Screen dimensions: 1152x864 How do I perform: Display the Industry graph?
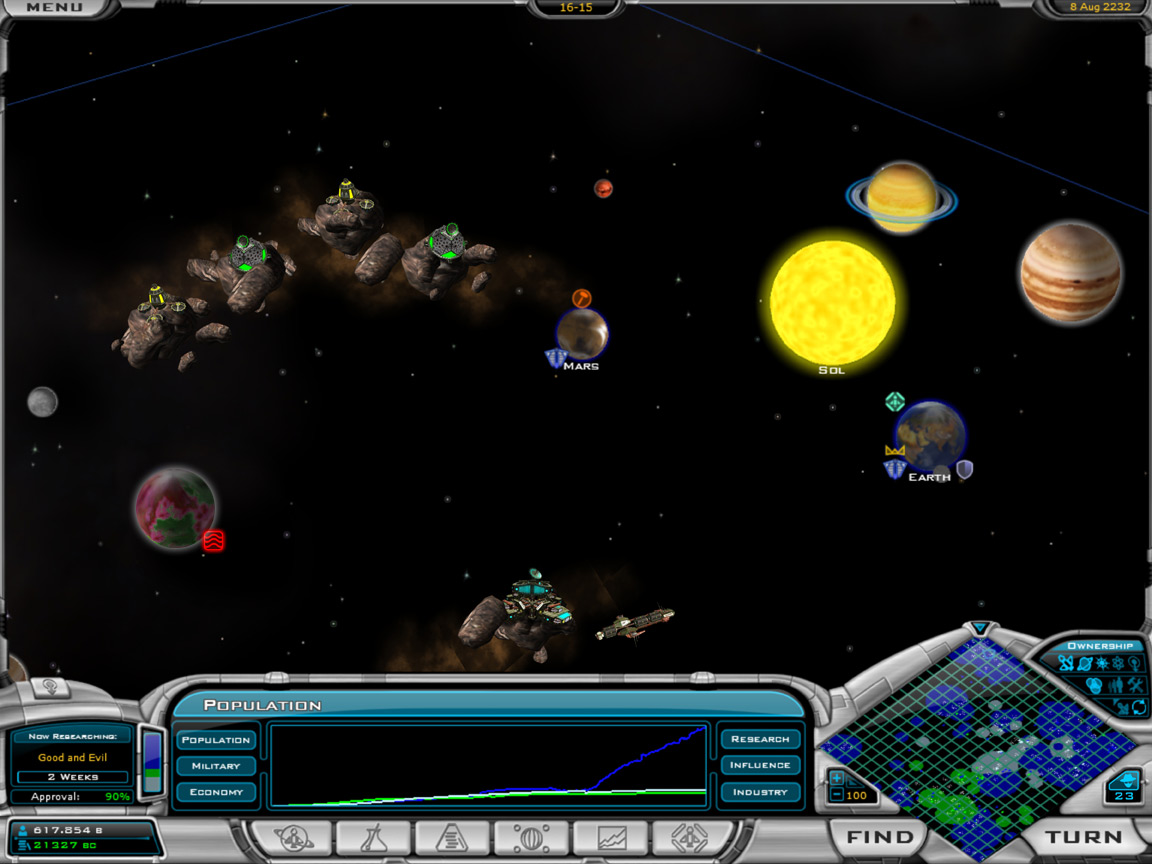pyautogui.click(x=760, y=792)
